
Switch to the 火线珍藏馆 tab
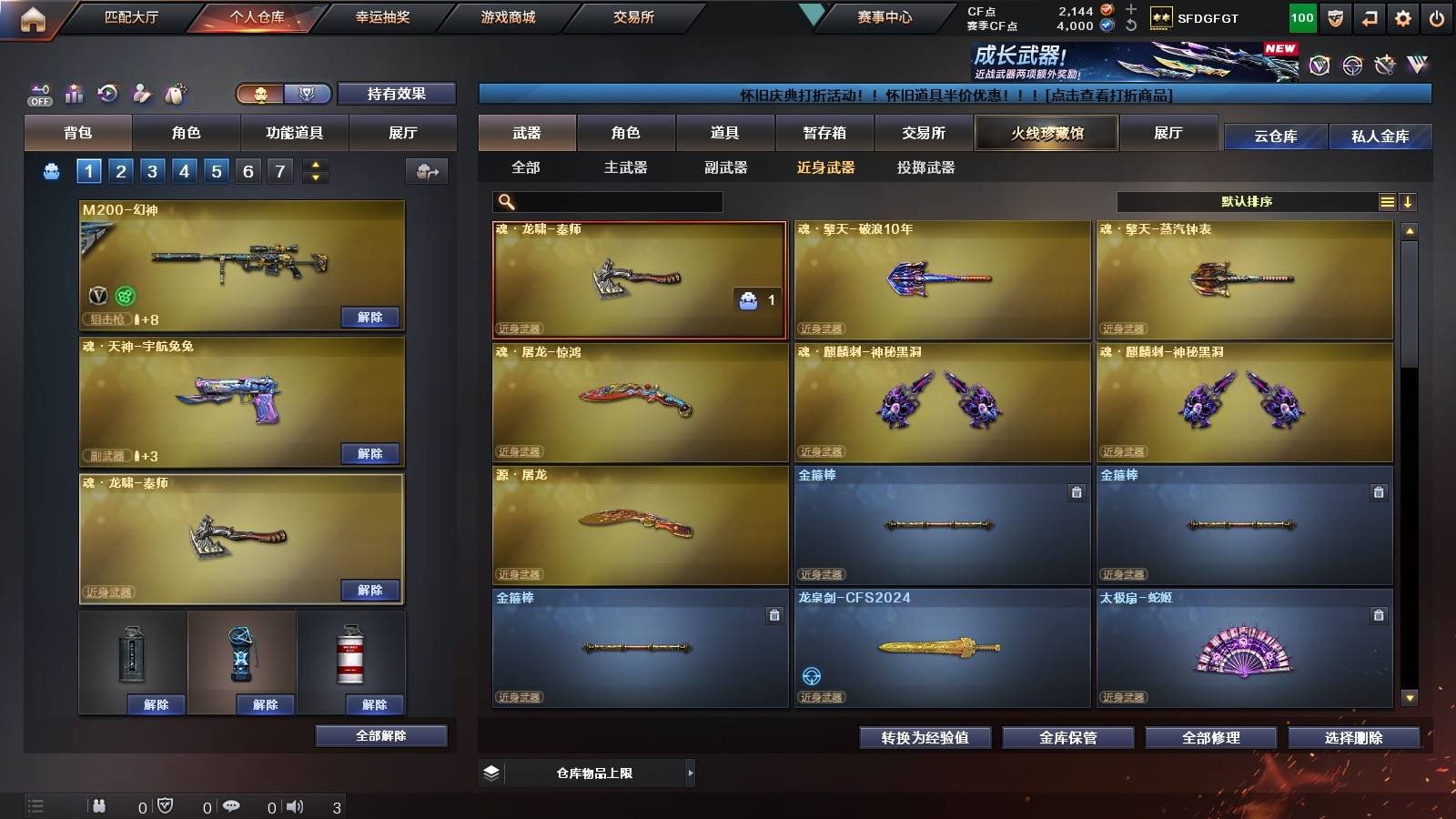(x=1046, y=133)
